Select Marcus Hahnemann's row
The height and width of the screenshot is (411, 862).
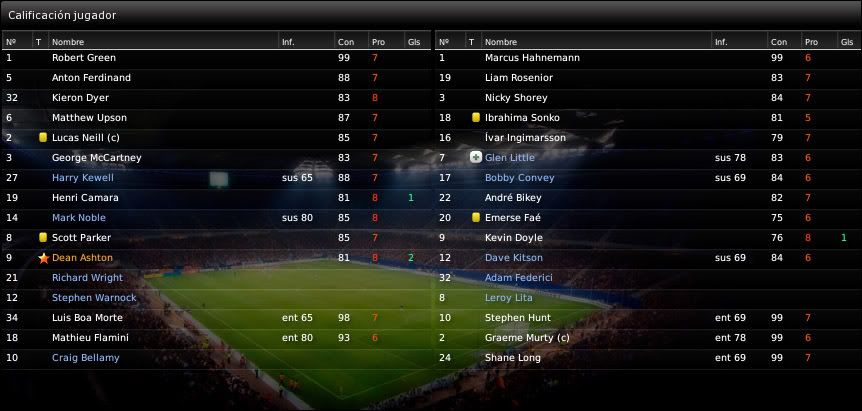pyautogui.click(x=532, y=58)
